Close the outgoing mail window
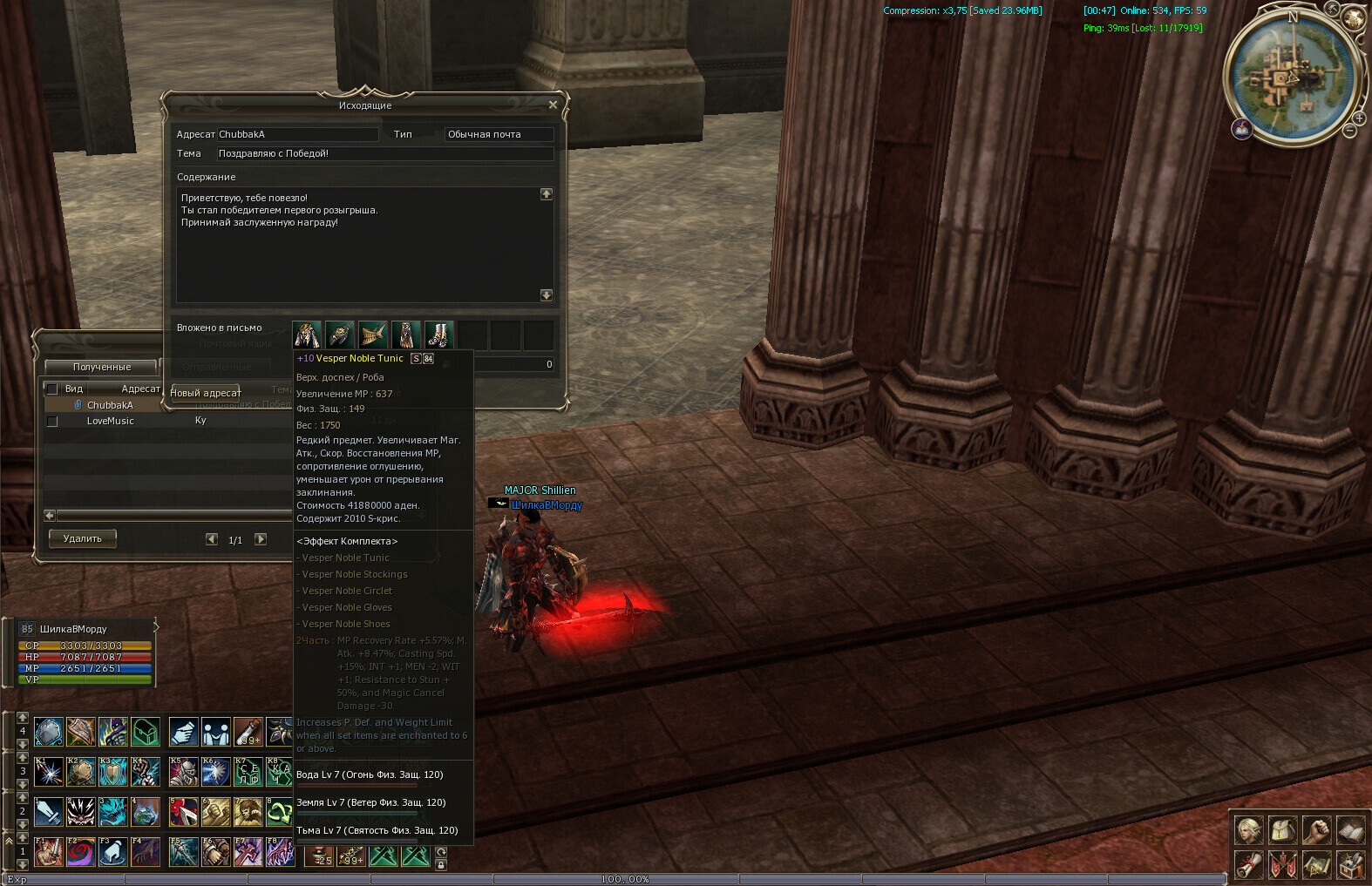 [x=553, y=105]
